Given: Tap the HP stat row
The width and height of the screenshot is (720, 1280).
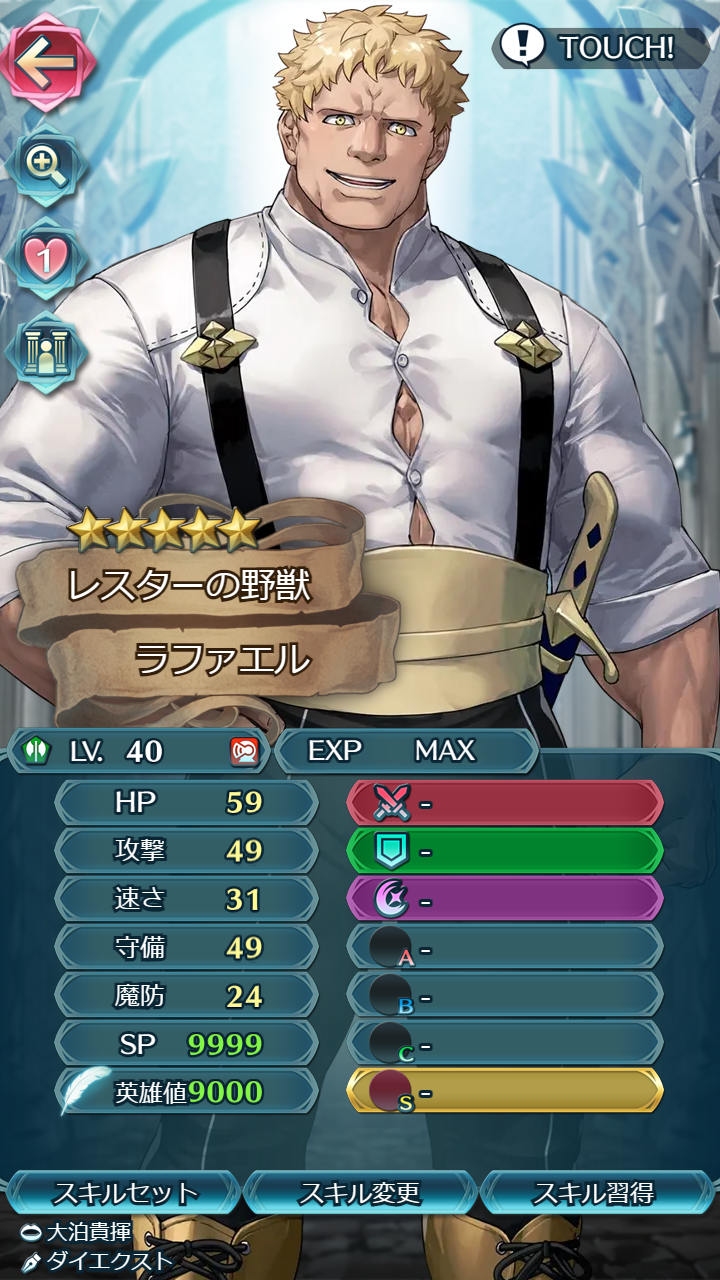Looking at the screenshot, I should (187, 802).
